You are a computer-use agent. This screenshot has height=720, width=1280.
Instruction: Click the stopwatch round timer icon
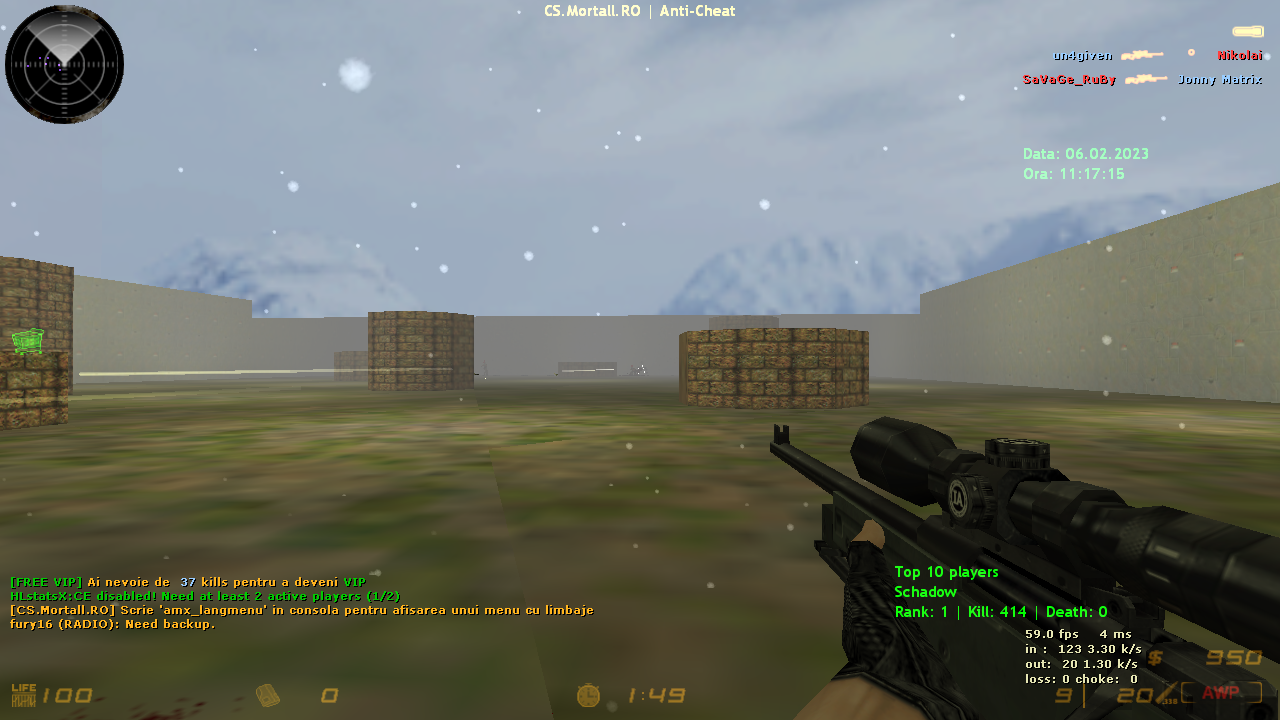[588, 694]
